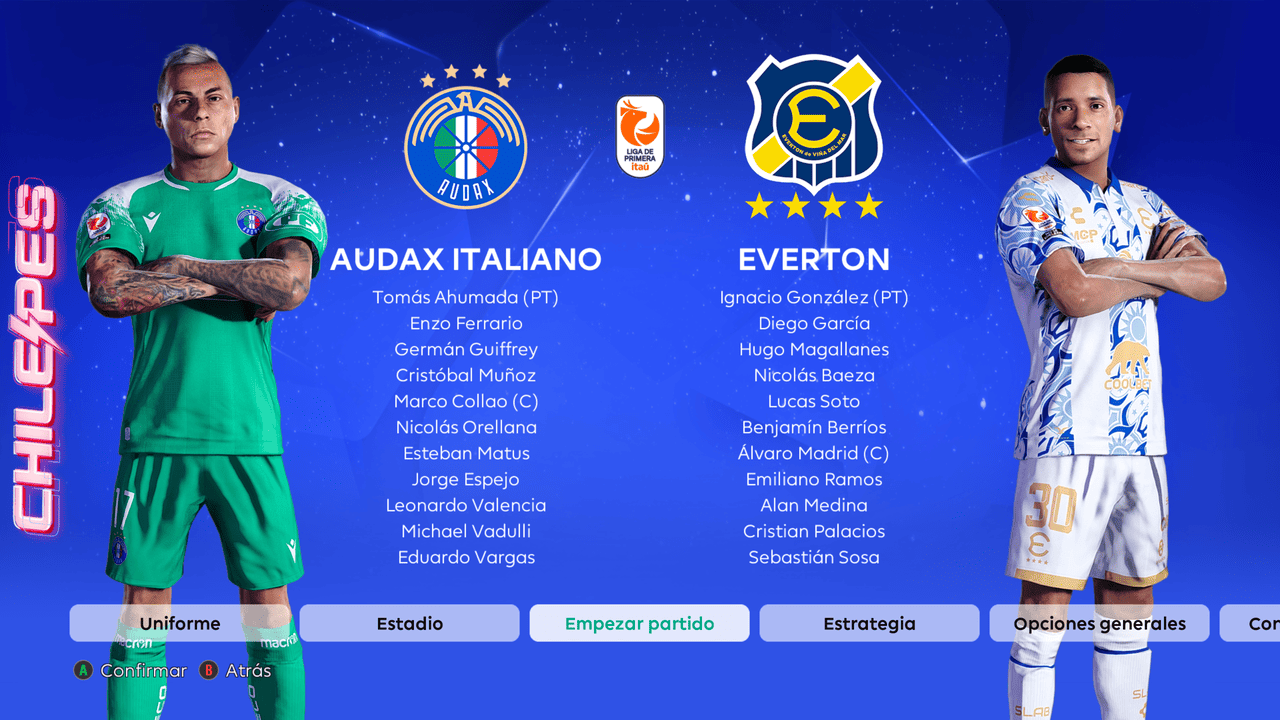The height and width of the screenshot is (720, 1280).
Task: Open Opciones generales
Action: pyautogui.click(x=1099, y=623)
